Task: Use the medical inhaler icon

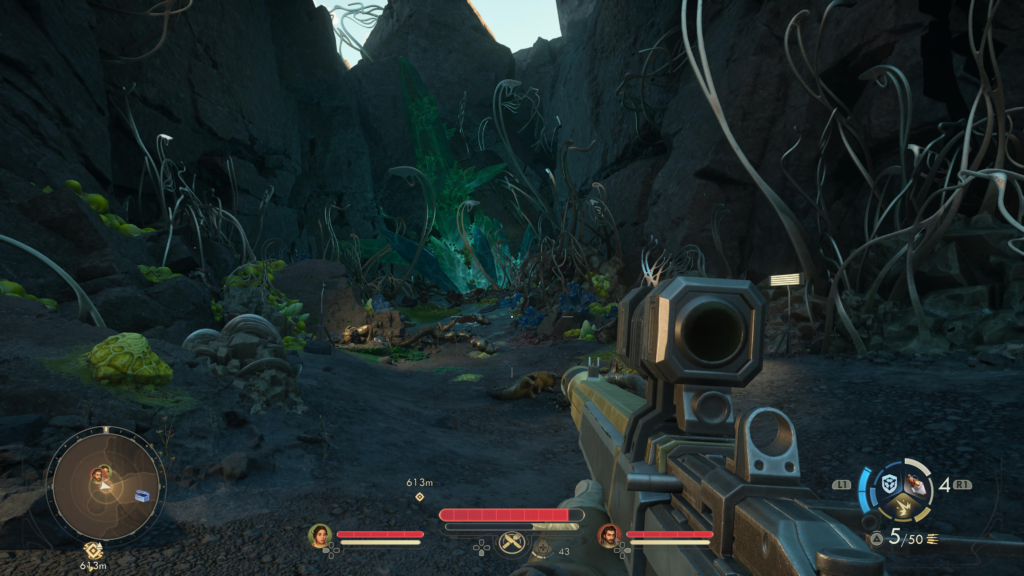Action: click(544, 548)
